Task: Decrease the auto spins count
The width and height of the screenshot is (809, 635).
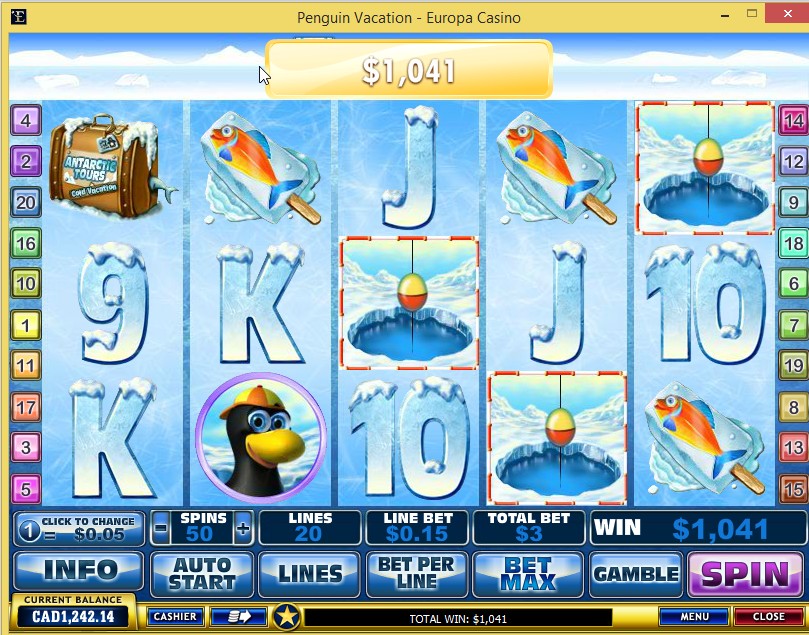Action: pos(162,527)
